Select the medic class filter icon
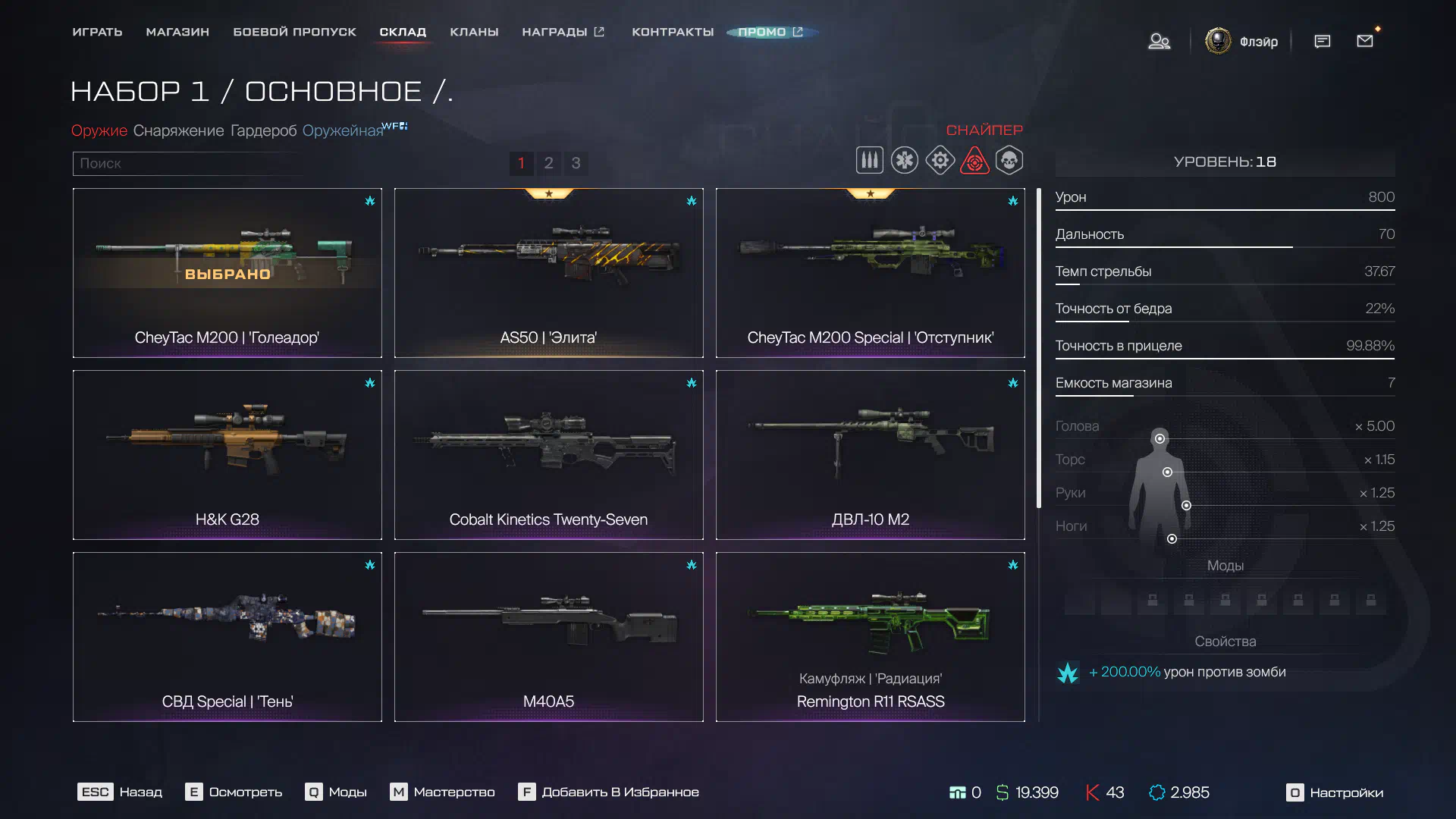Viewport: 1456px width, 819px height. [905, 161]
